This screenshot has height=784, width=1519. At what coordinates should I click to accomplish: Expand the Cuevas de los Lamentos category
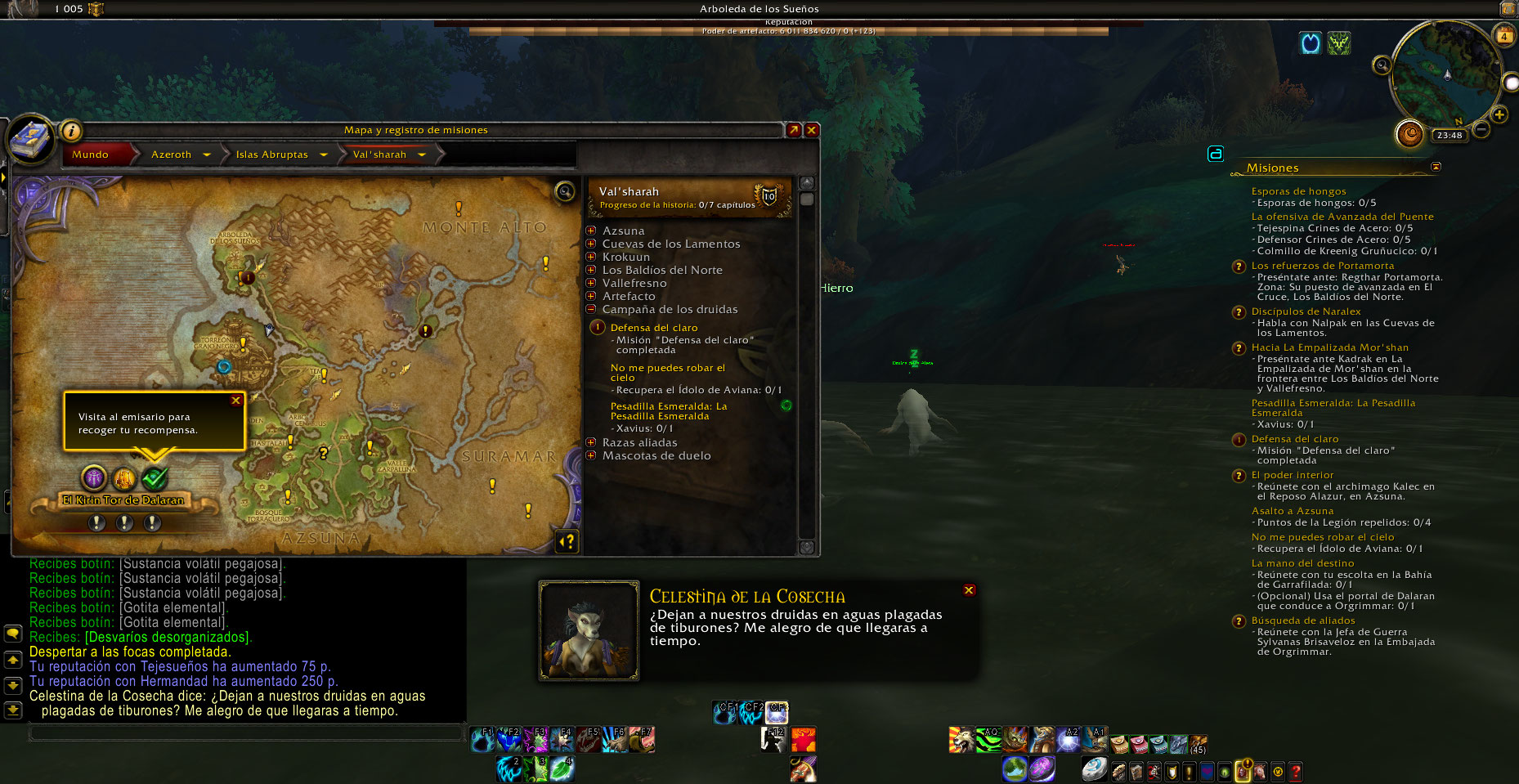(x=591, y=244)
